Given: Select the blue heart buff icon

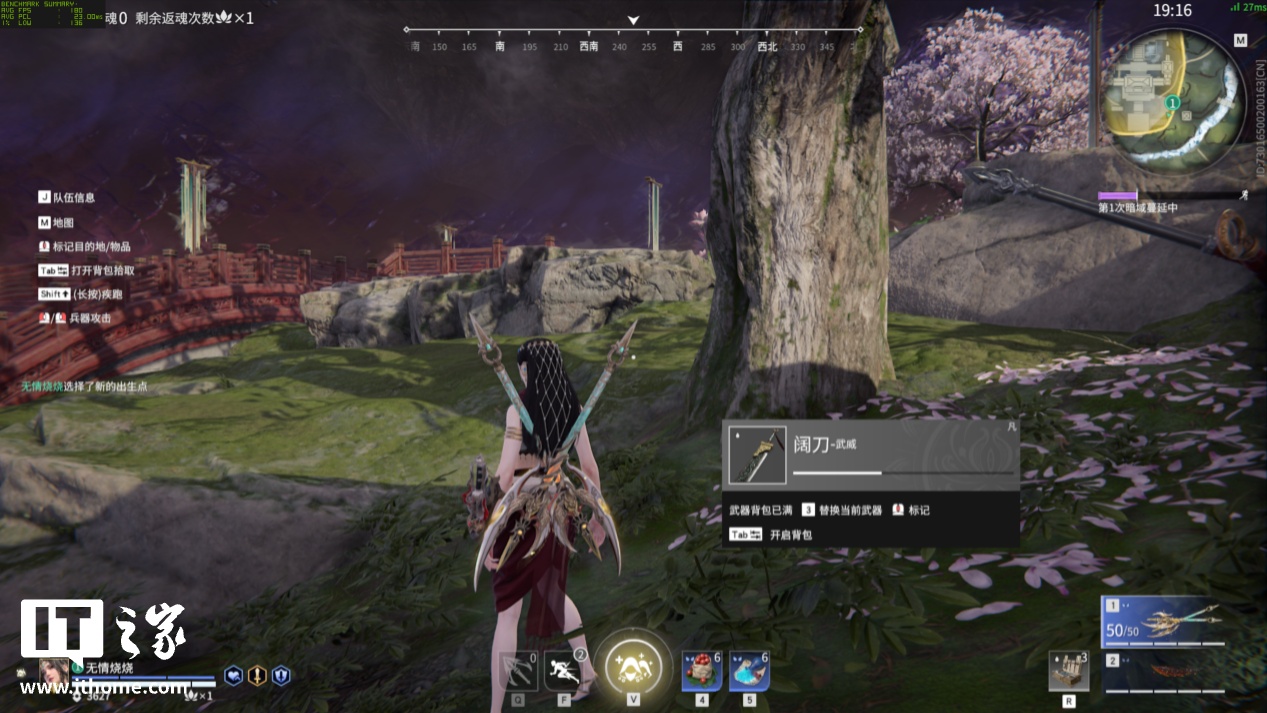Looking at the screenshot, I should (x=233, y=676).
